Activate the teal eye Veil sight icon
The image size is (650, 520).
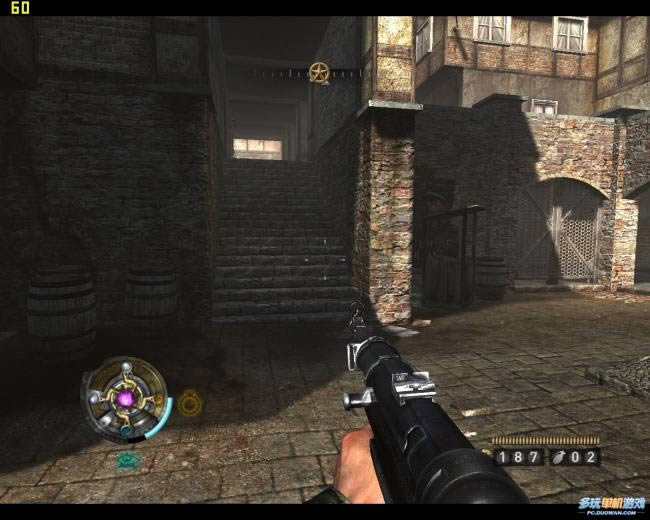[x=127, y=461]
